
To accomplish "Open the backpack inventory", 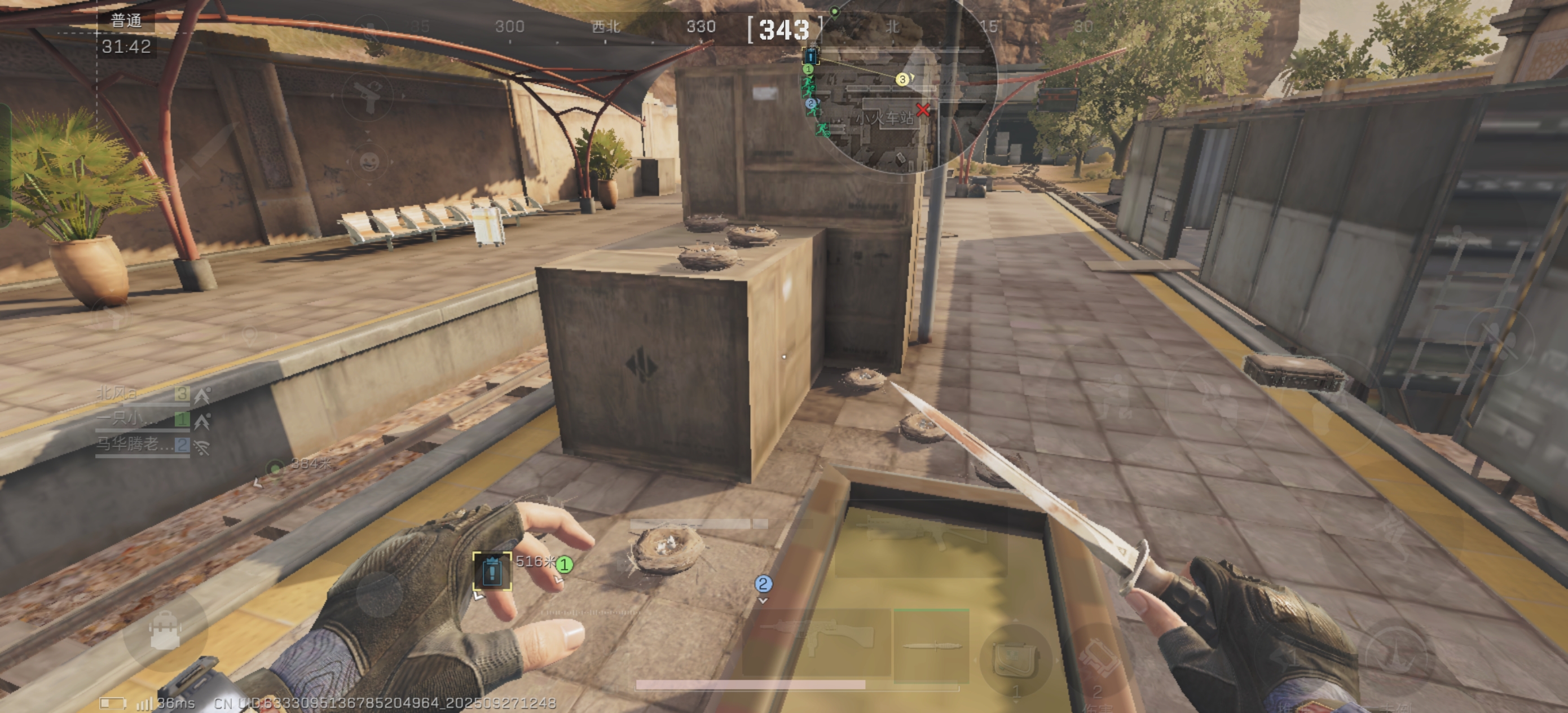I will point(165,630).
